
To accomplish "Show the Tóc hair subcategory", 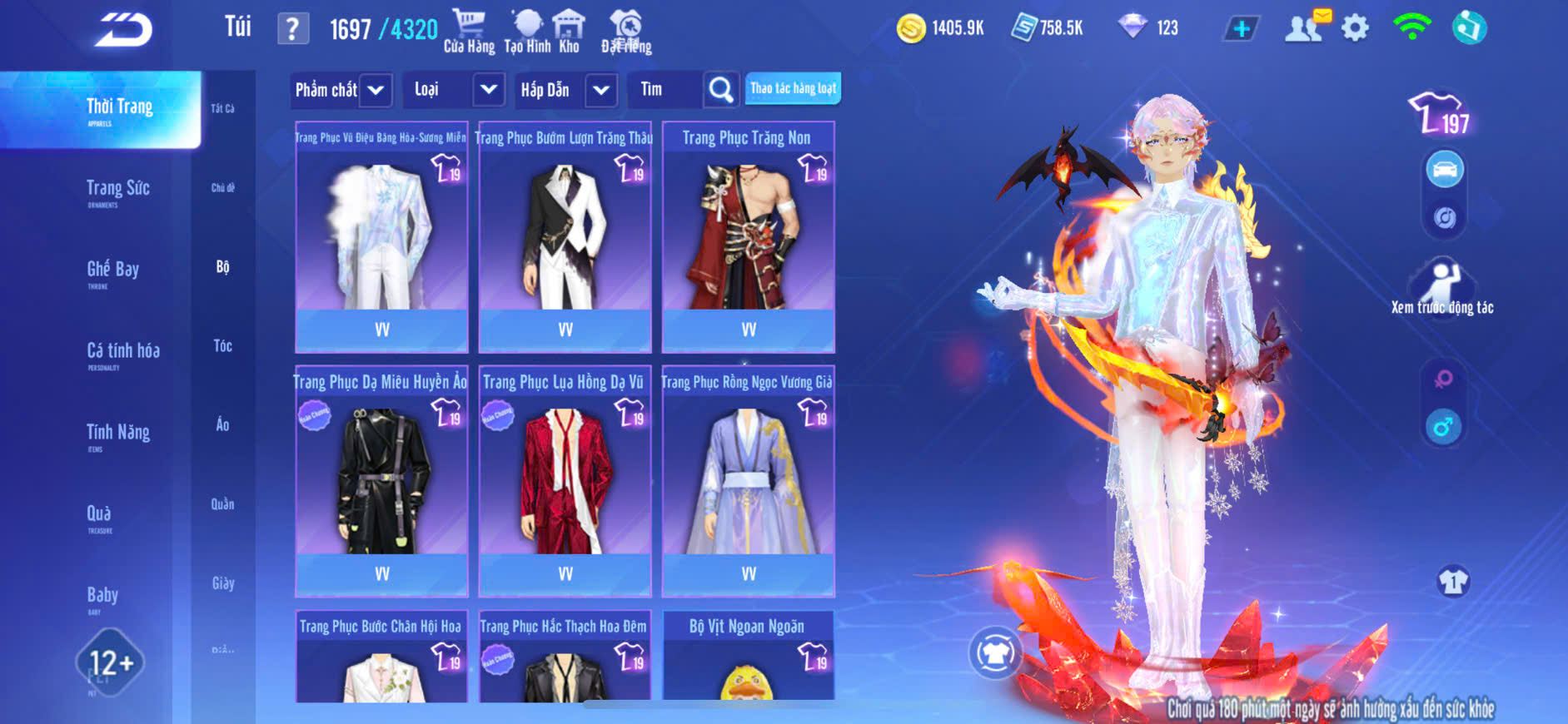I will [x=222, y=345].
